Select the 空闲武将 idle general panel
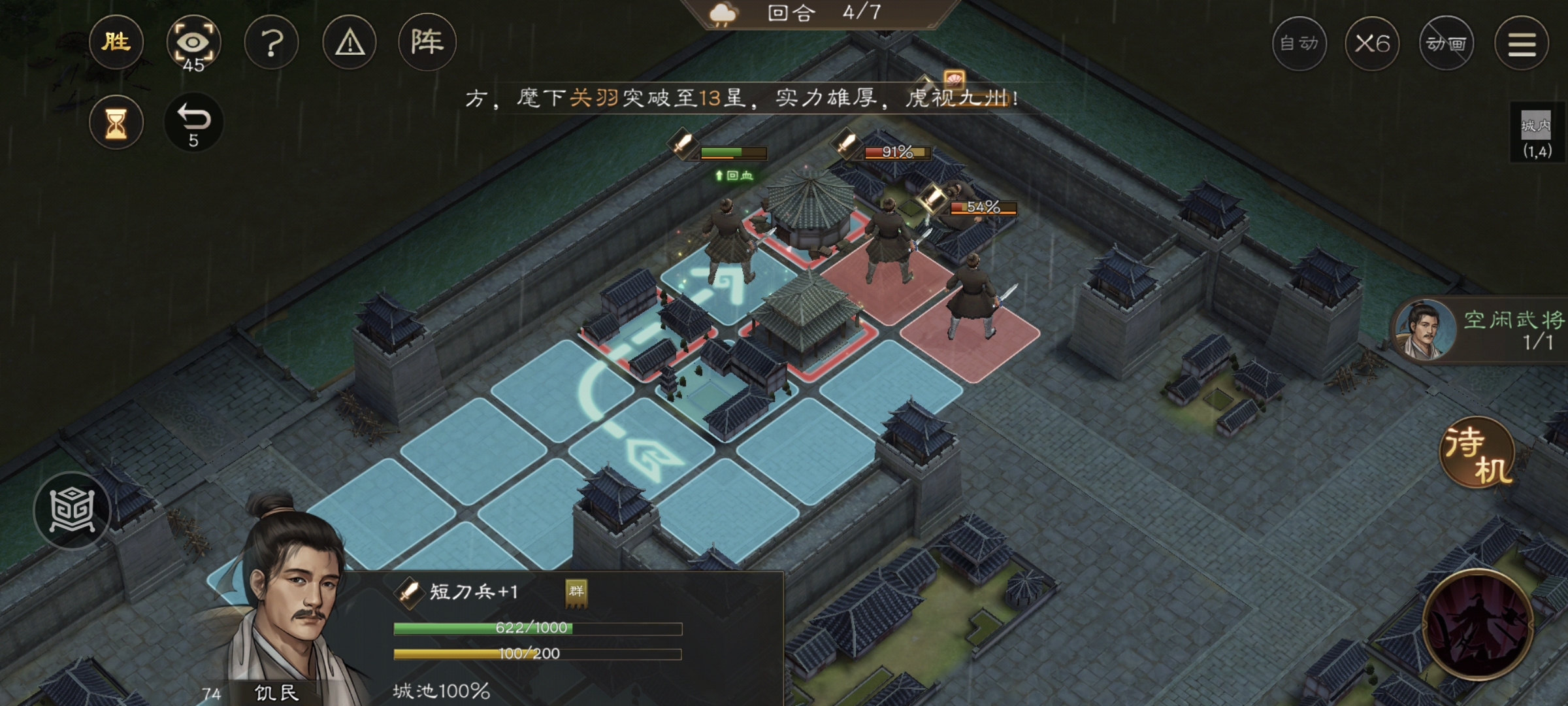This screenshot has height=706, width=1568. click(1483, 331)
